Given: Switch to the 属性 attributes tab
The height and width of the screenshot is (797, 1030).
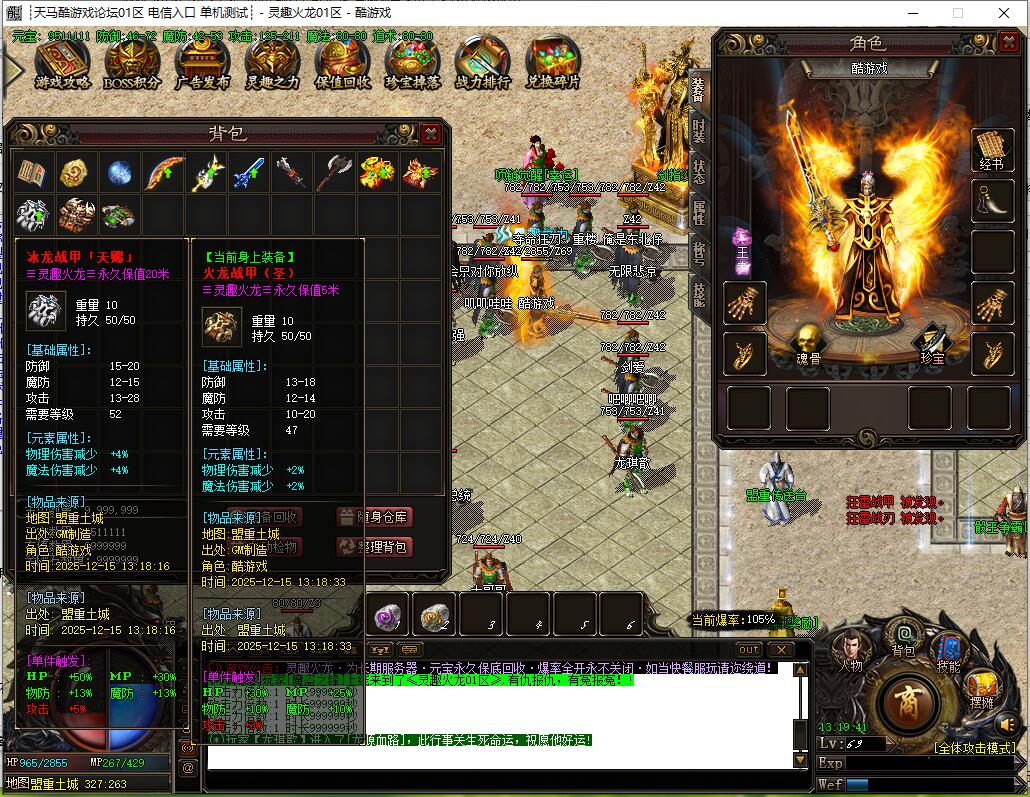Looking at the screenshot, I should pos(699,211).
